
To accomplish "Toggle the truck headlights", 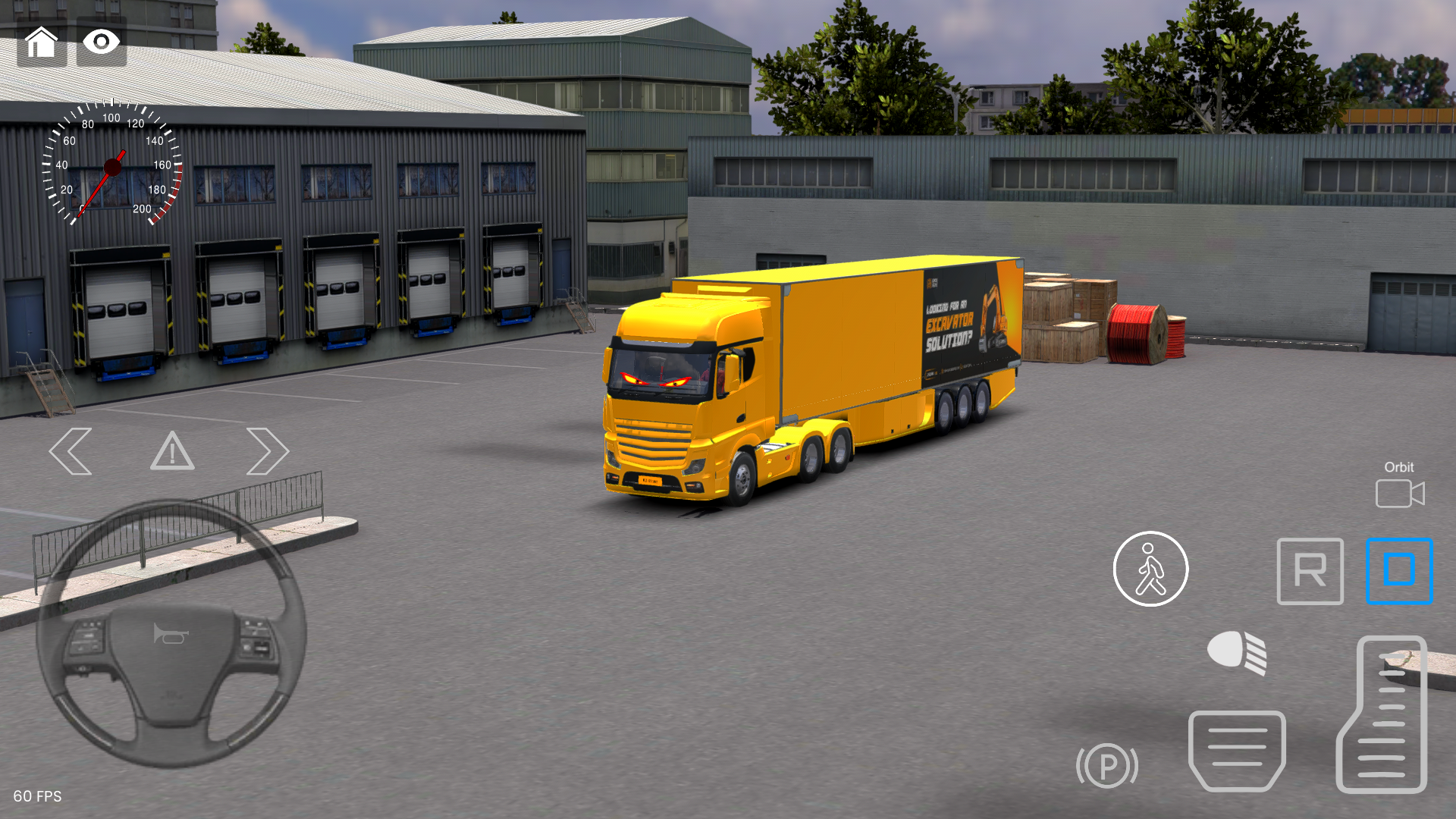I will (1238, 652).
